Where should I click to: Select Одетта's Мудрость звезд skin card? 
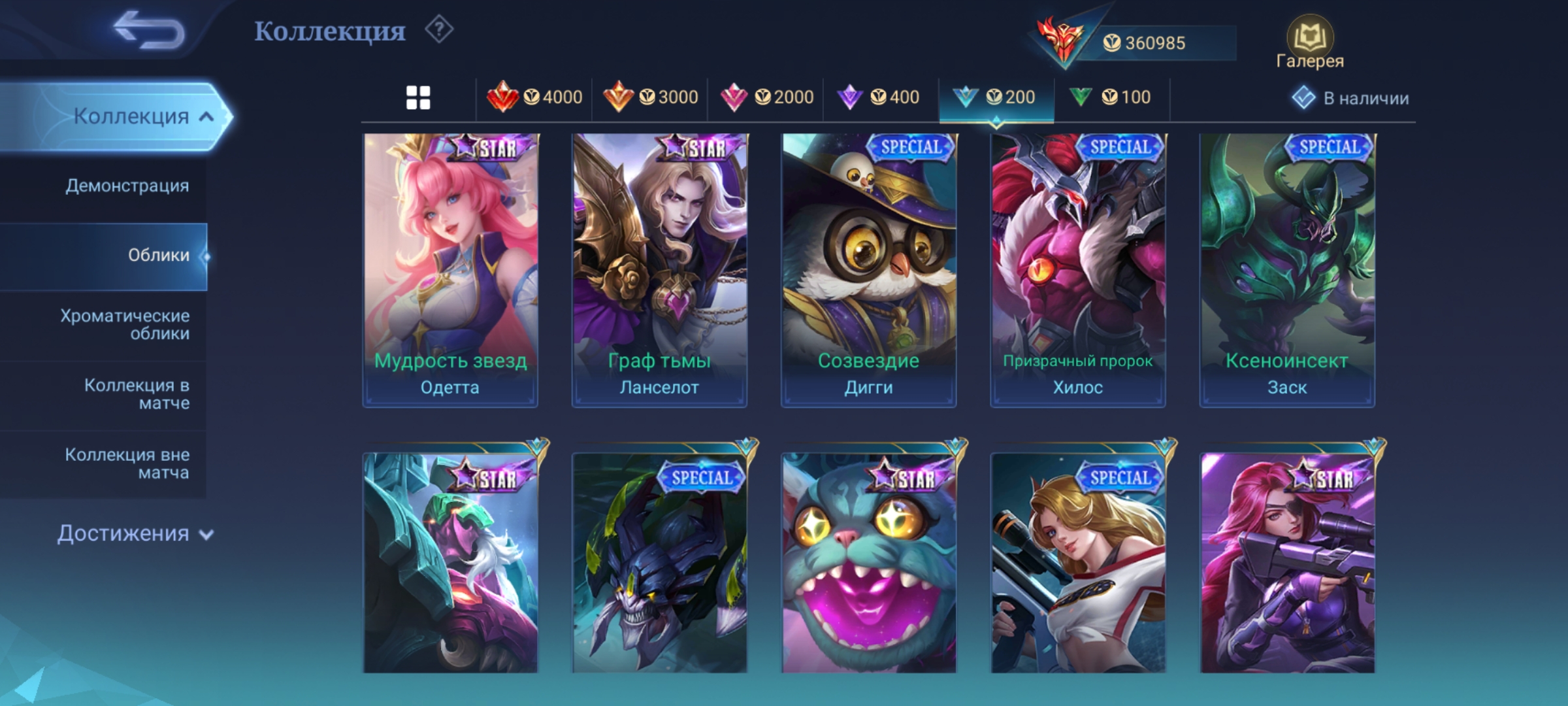coord(450,271)
